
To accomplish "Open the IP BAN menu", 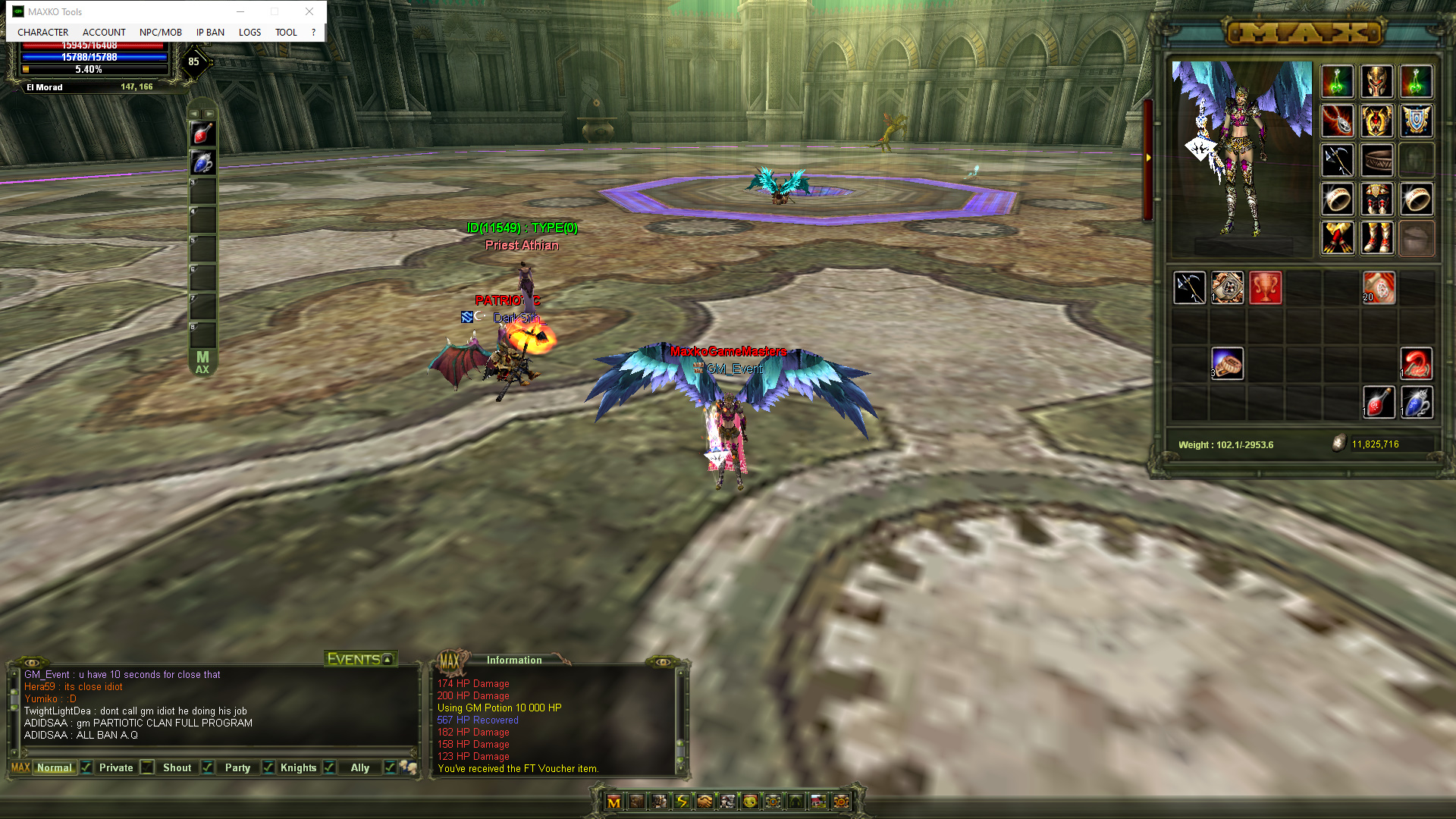I will pos(210,33).
